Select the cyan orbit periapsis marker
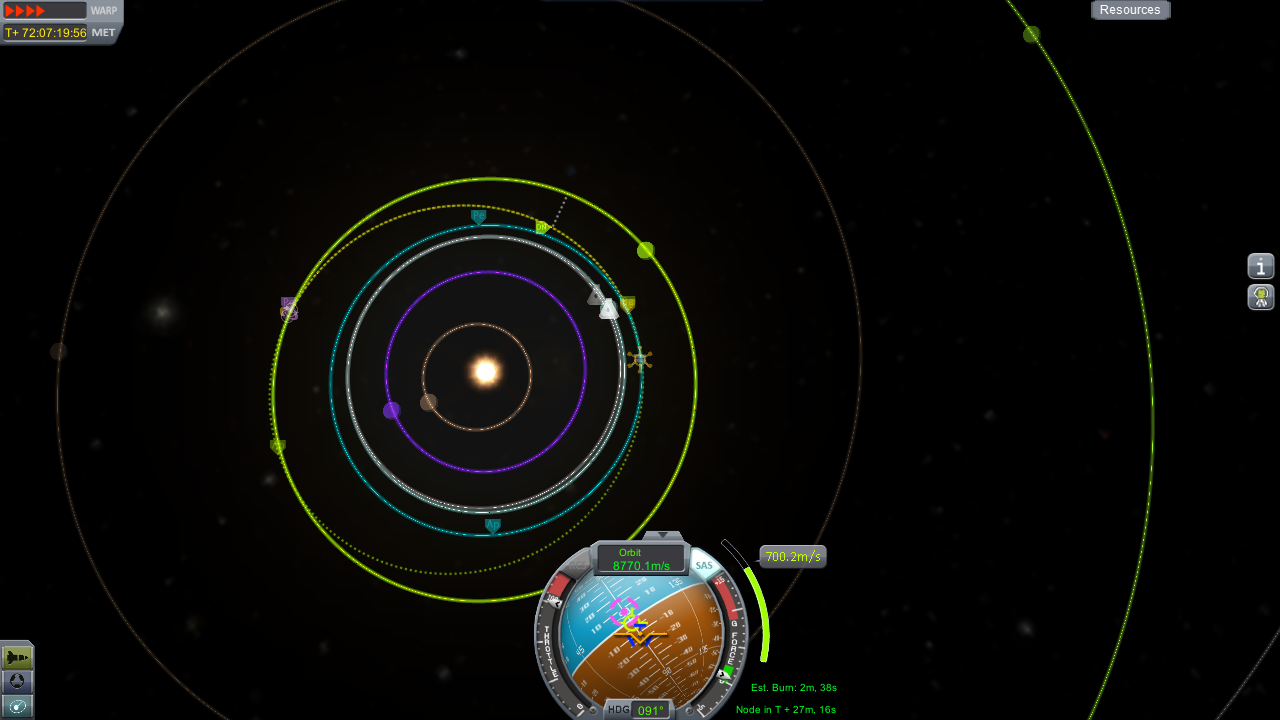Viewport: 1280px width, 720px height. [x=478, y=216]
